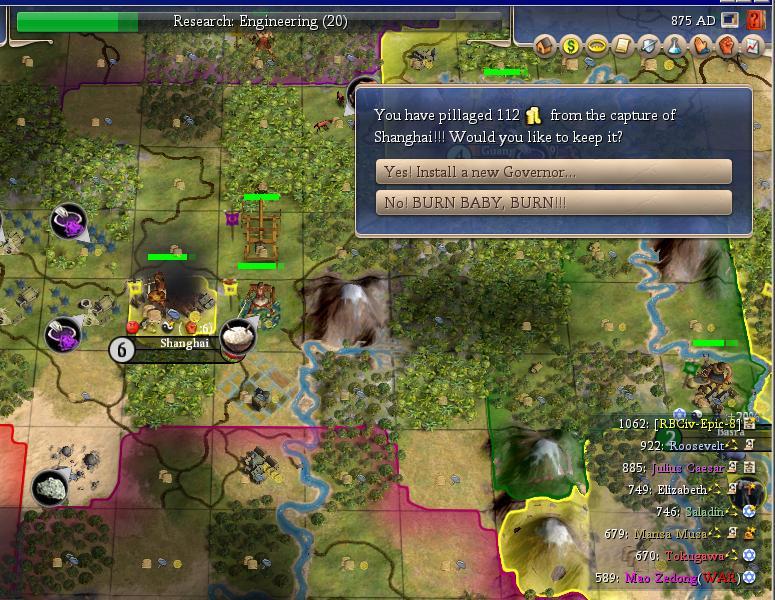Show the turn log monitor icon
Screen dimensions: 775x600
pyautogui.click(x=730, y=19)
